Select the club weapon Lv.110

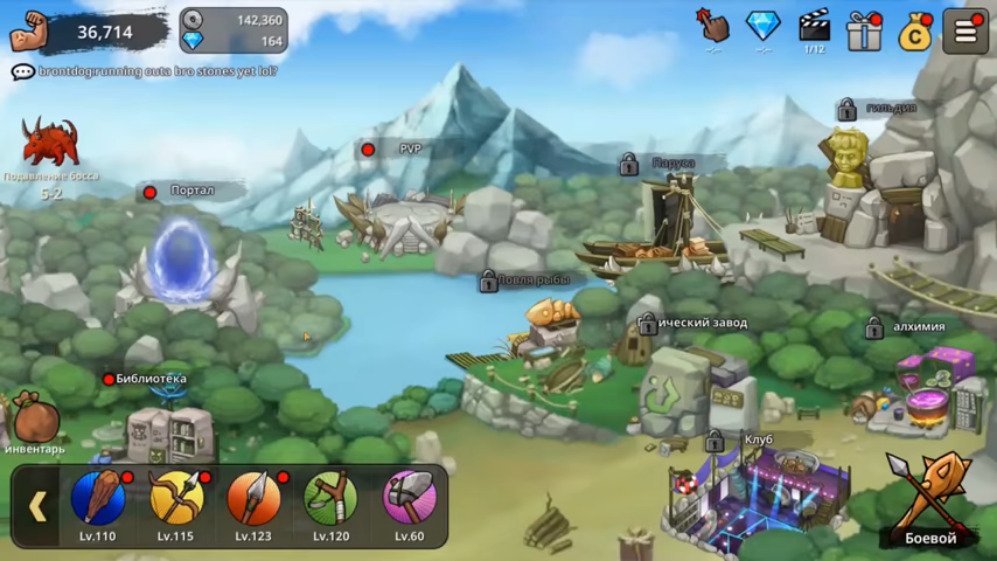(98, 498)
